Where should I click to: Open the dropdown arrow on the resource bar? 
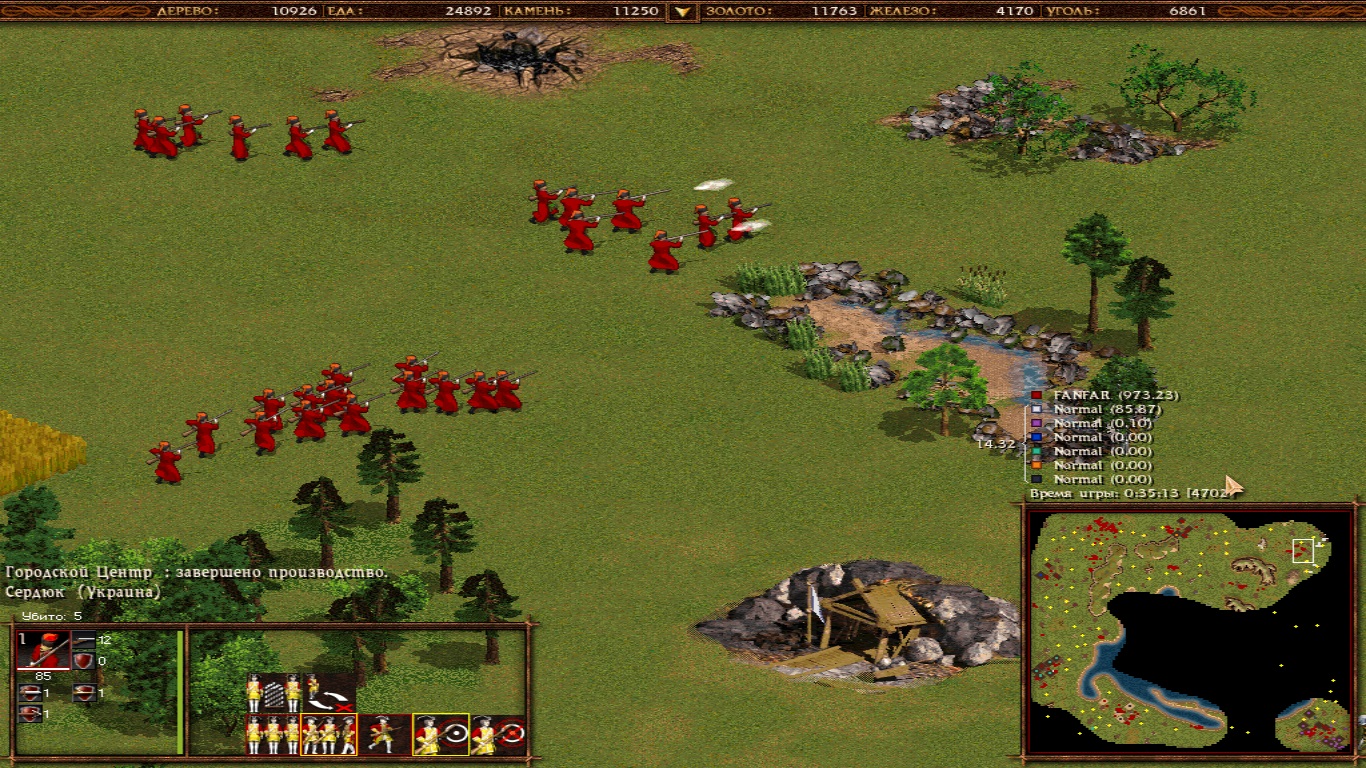coord(683,12)
